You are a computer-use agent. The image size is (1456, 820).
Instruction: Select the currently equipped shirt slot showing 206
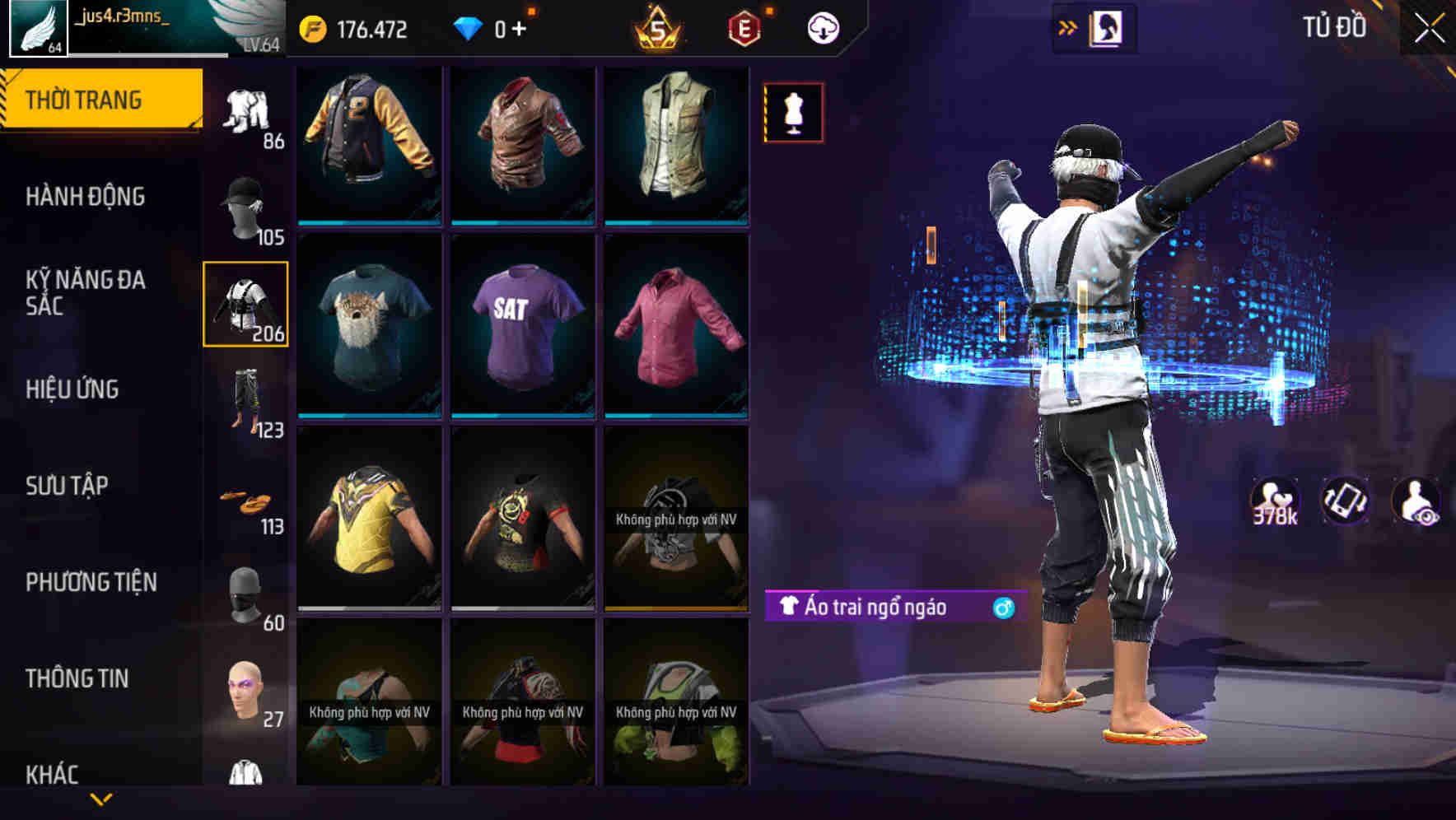[x=246, y=305]
